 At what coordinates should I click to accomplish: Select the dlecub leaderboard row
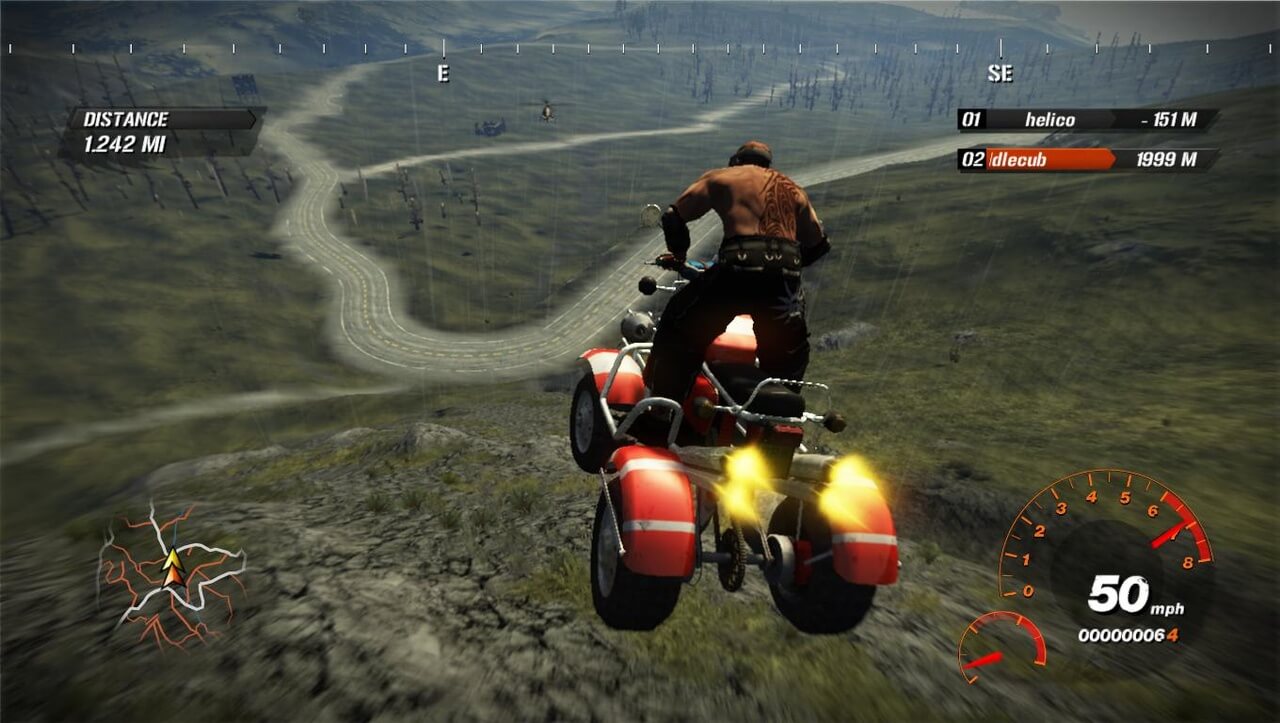(1086, 160)
